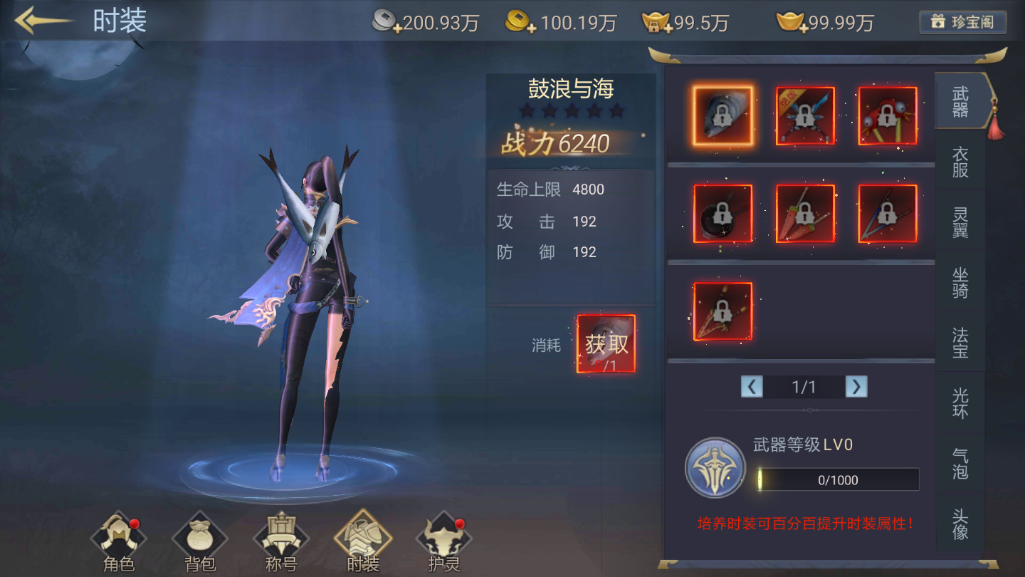Switch to the 头像 avatar tab
The width and height of the screenshot is (1025, 577).
coord(960,523)
